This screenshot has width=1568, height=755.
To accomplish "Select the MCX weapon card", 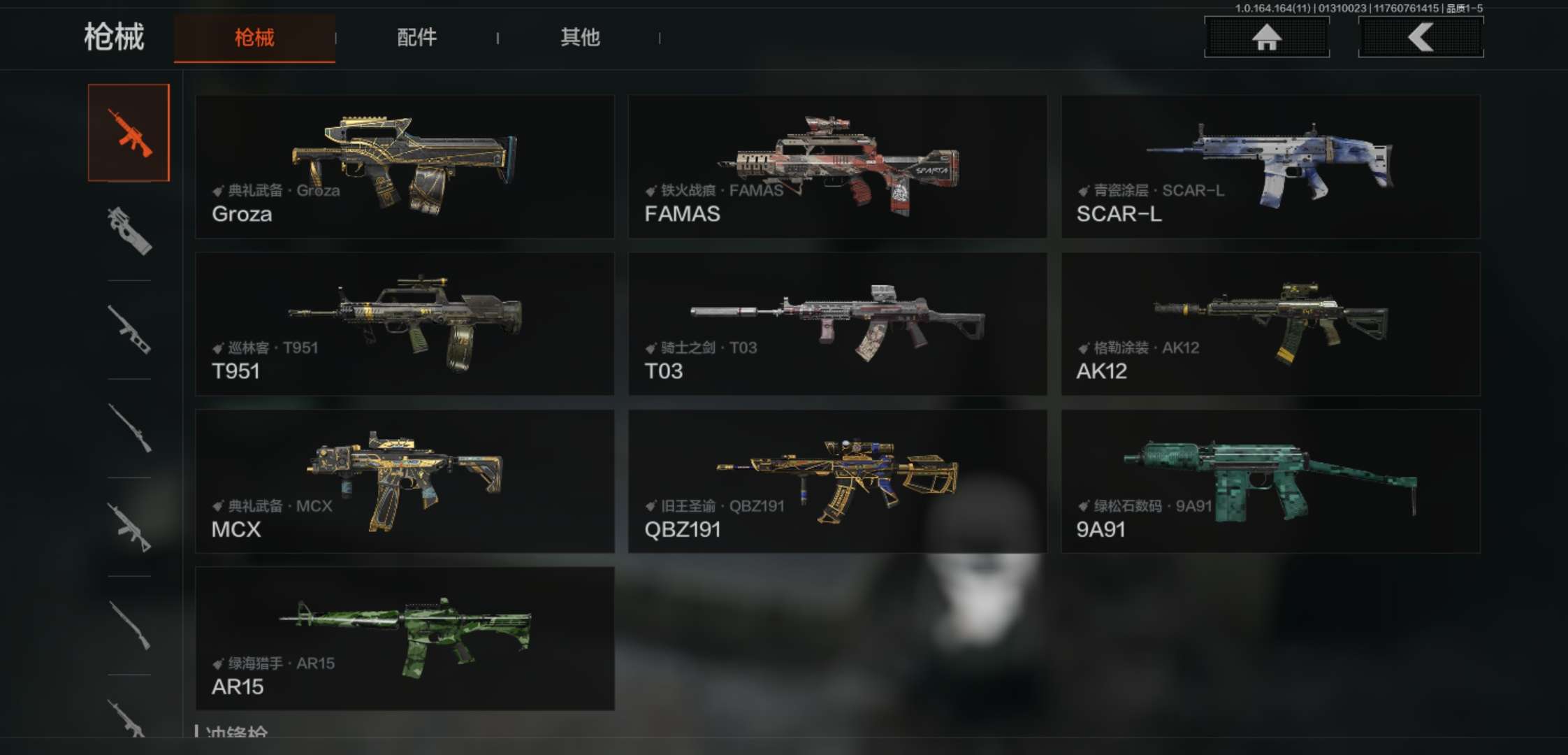I will [x=405, y=482].
